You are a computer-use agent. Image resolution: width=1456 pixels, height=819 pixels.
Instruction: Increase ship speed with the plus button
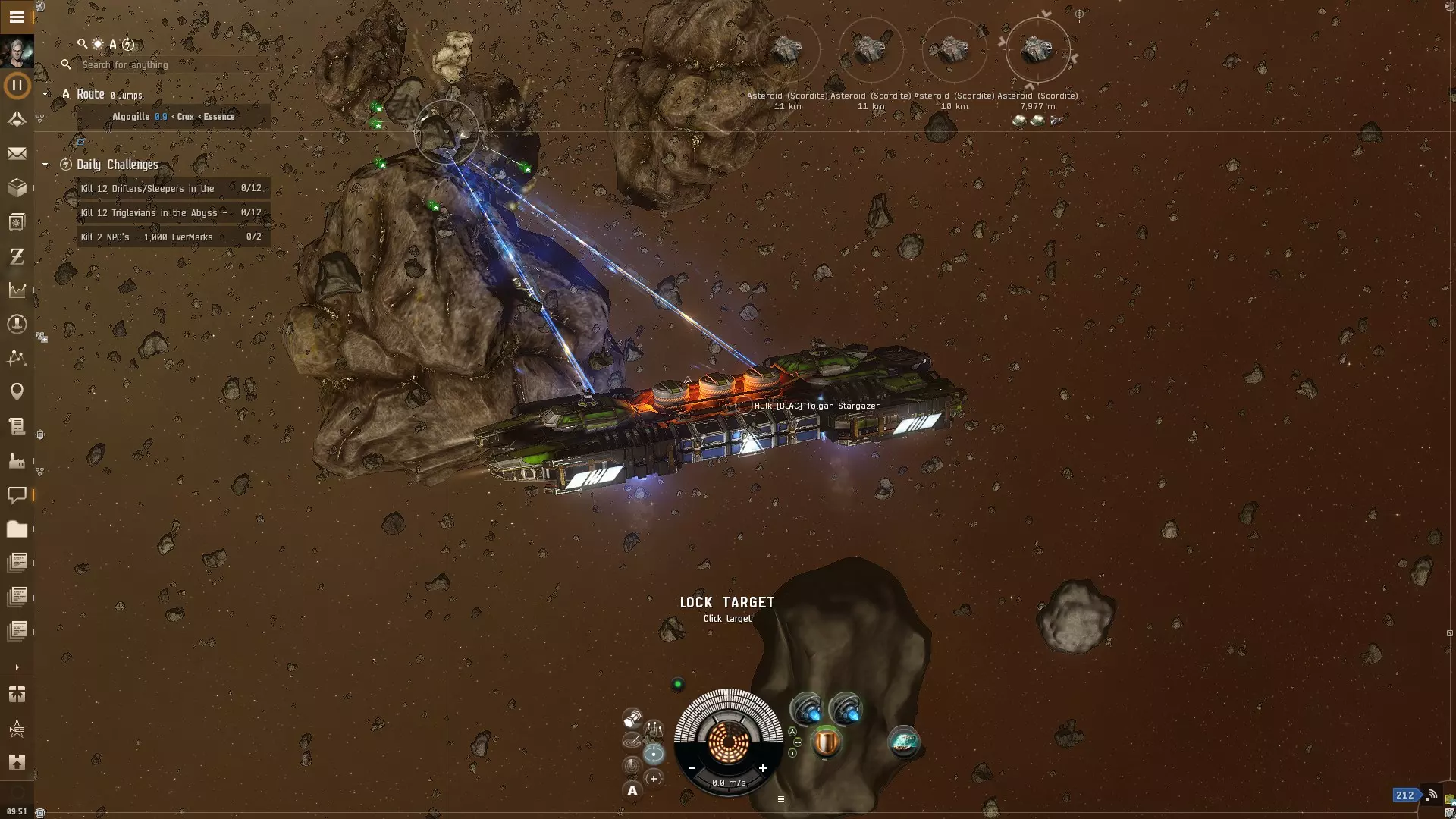762,768
